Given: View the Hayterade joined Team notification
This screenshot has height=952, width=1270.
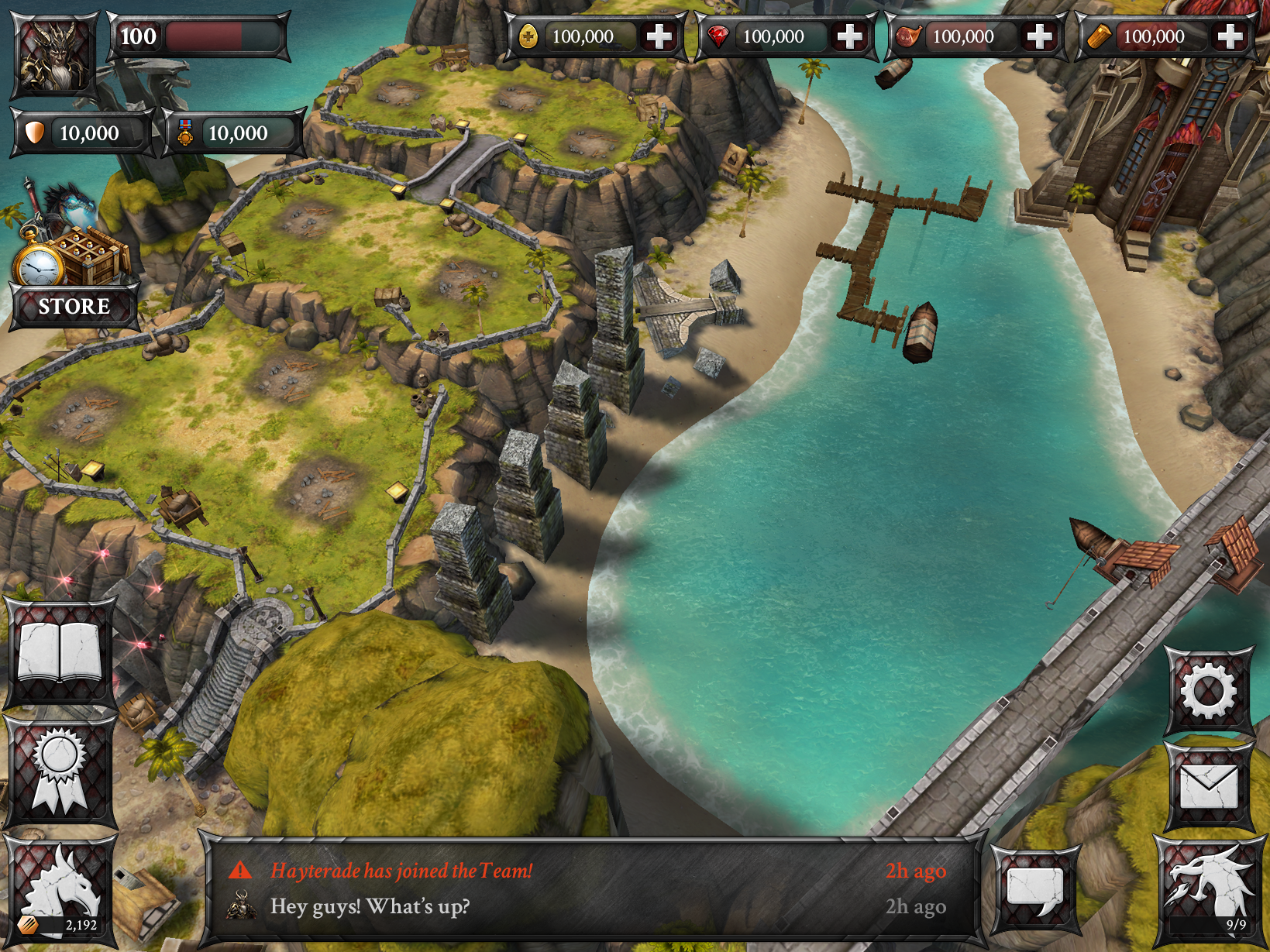Looking at the screenshot, I should 401,871.
